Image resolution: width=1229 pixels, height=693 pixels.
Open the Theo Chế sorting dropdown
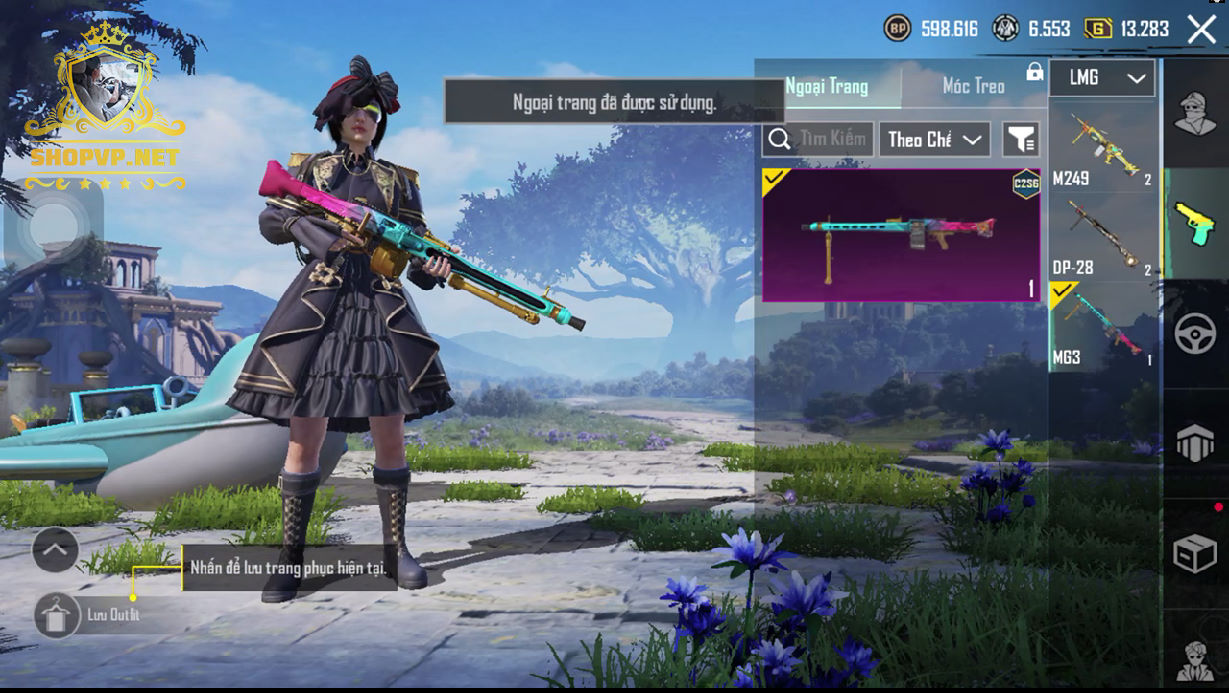(x=934, y=140)
